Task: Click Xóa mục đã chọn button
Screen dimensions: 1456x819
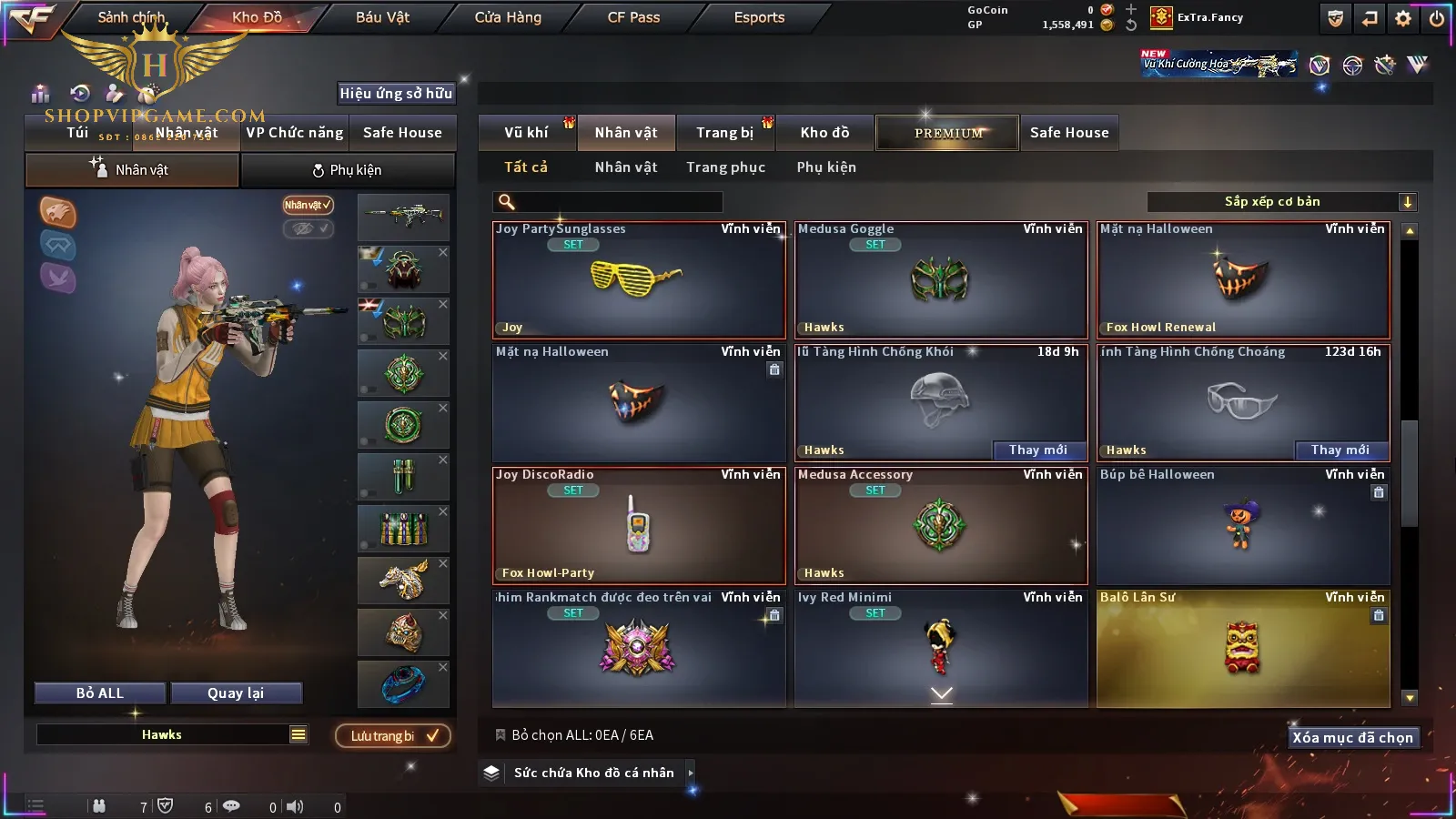Action: click(1352, 737)
